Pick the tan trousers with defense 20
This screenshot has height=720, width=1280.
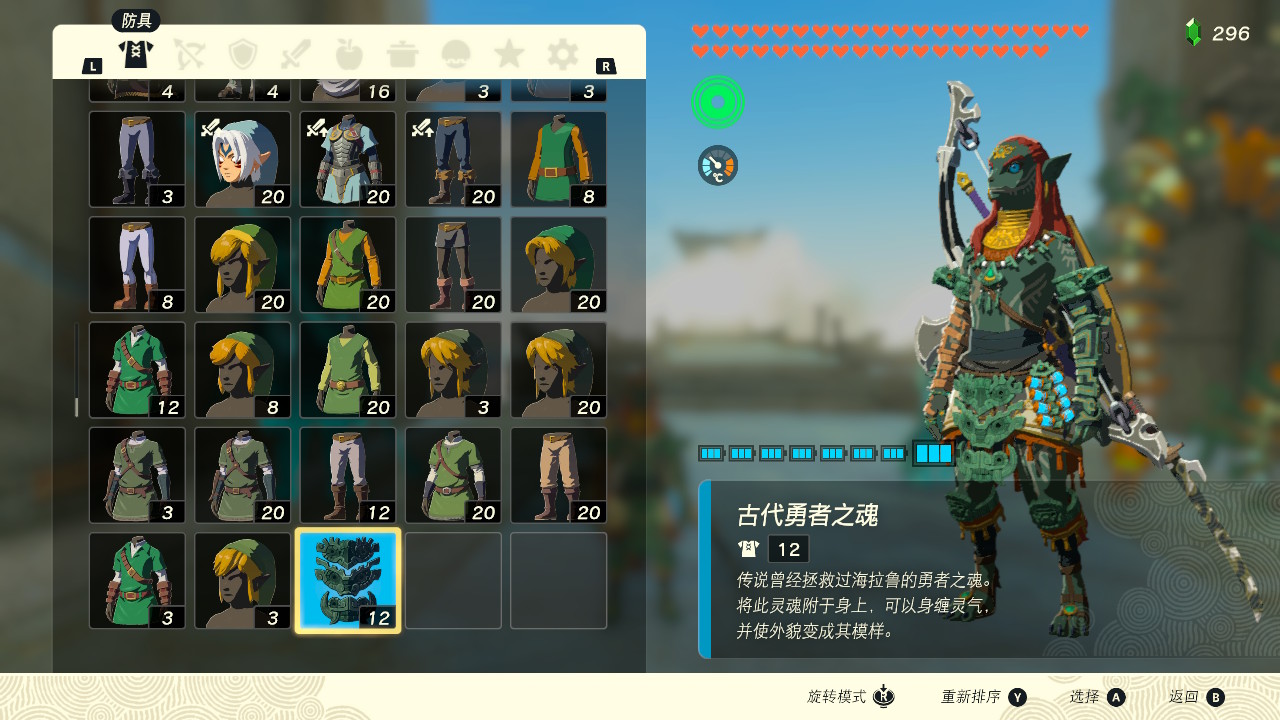pos(559,475)
